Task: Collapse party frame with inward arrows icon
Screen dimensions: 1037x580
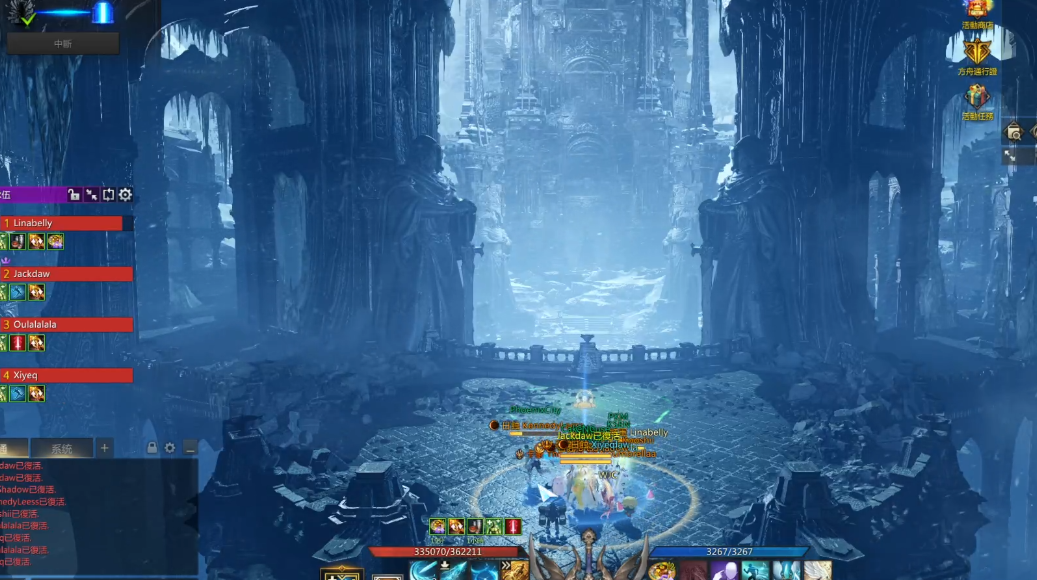Action: [91, 195]
